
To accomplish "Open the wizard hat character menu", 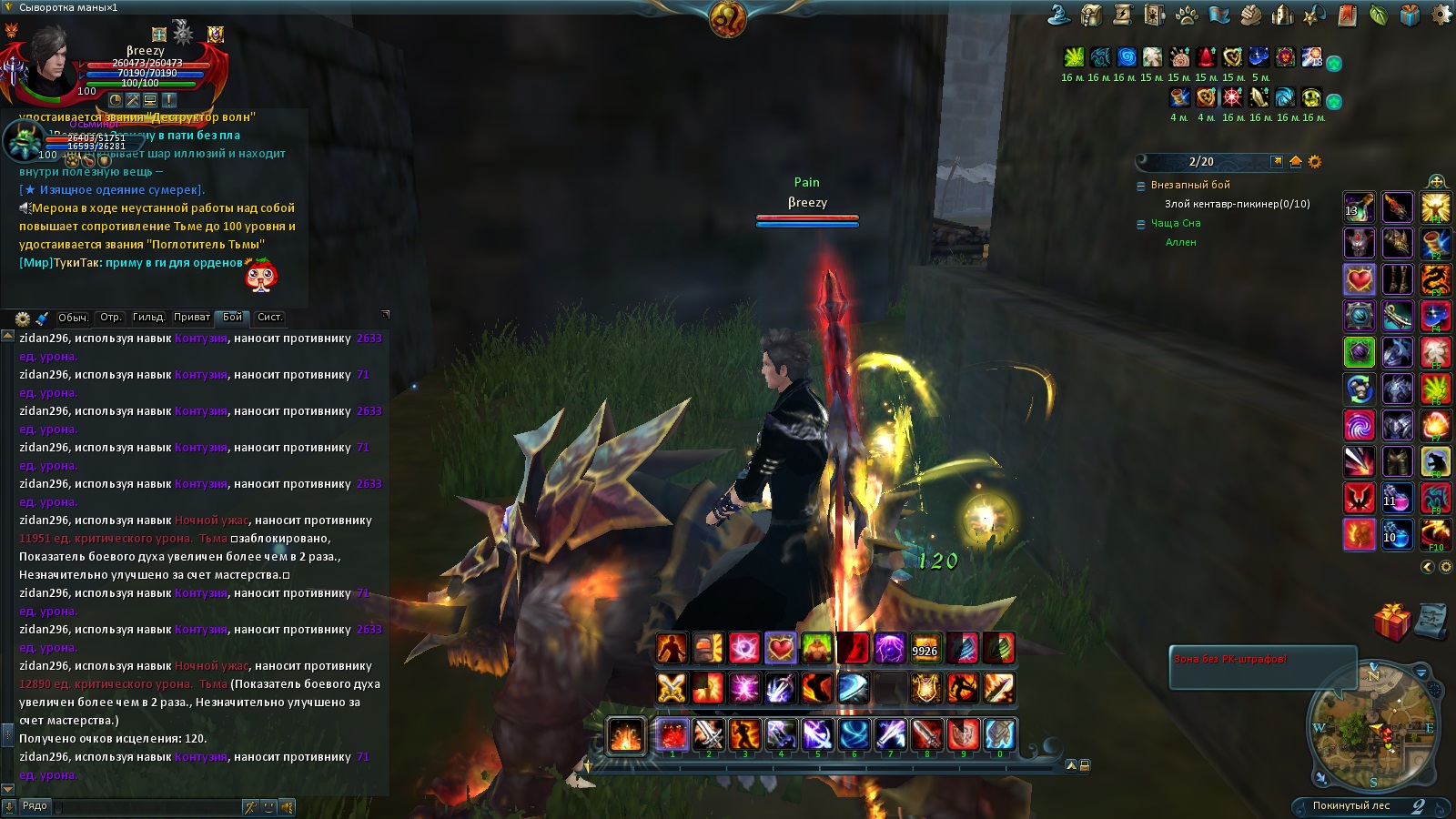I will 1059,15.
